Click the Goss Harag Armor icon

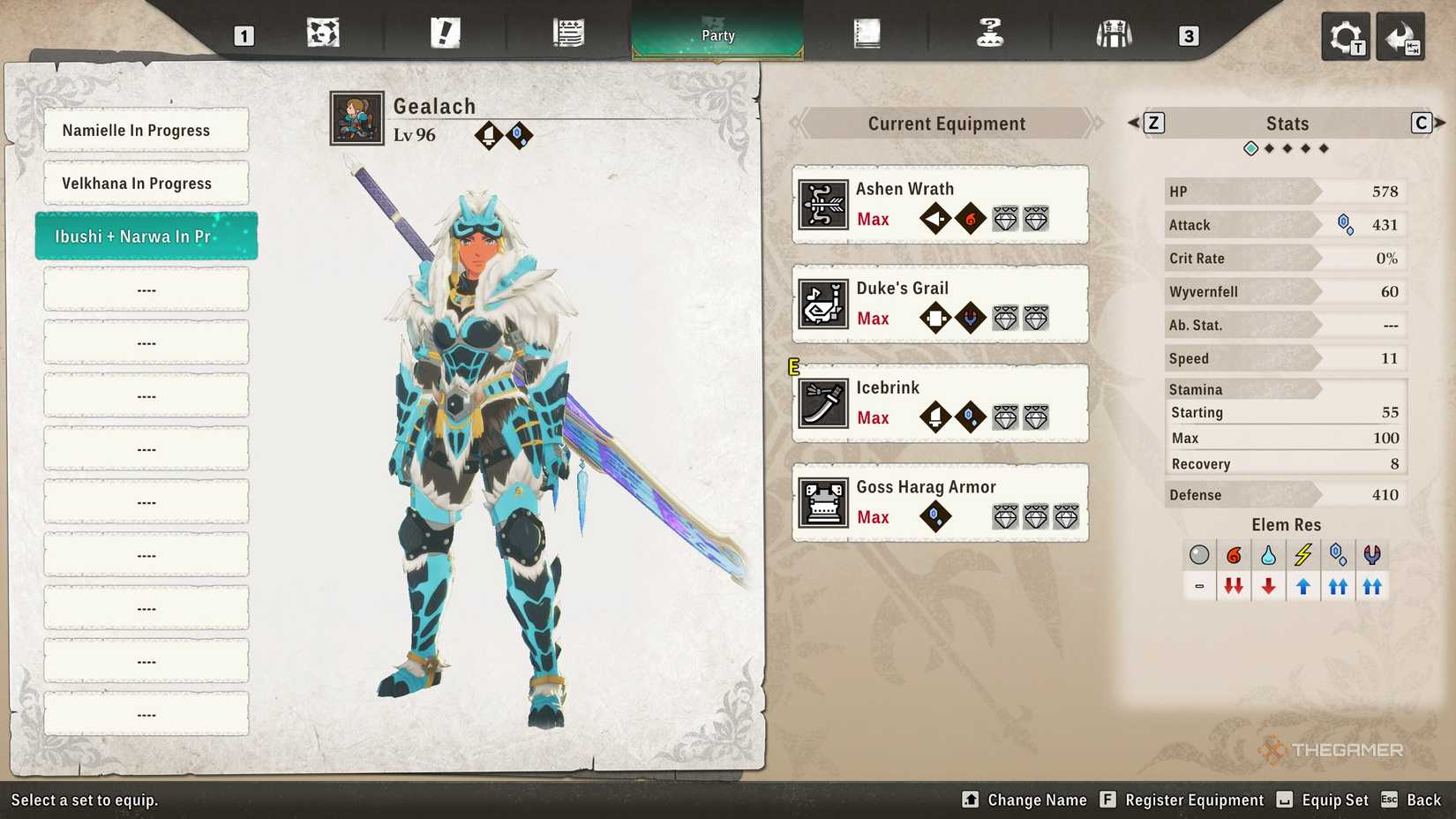coord(822,501)
